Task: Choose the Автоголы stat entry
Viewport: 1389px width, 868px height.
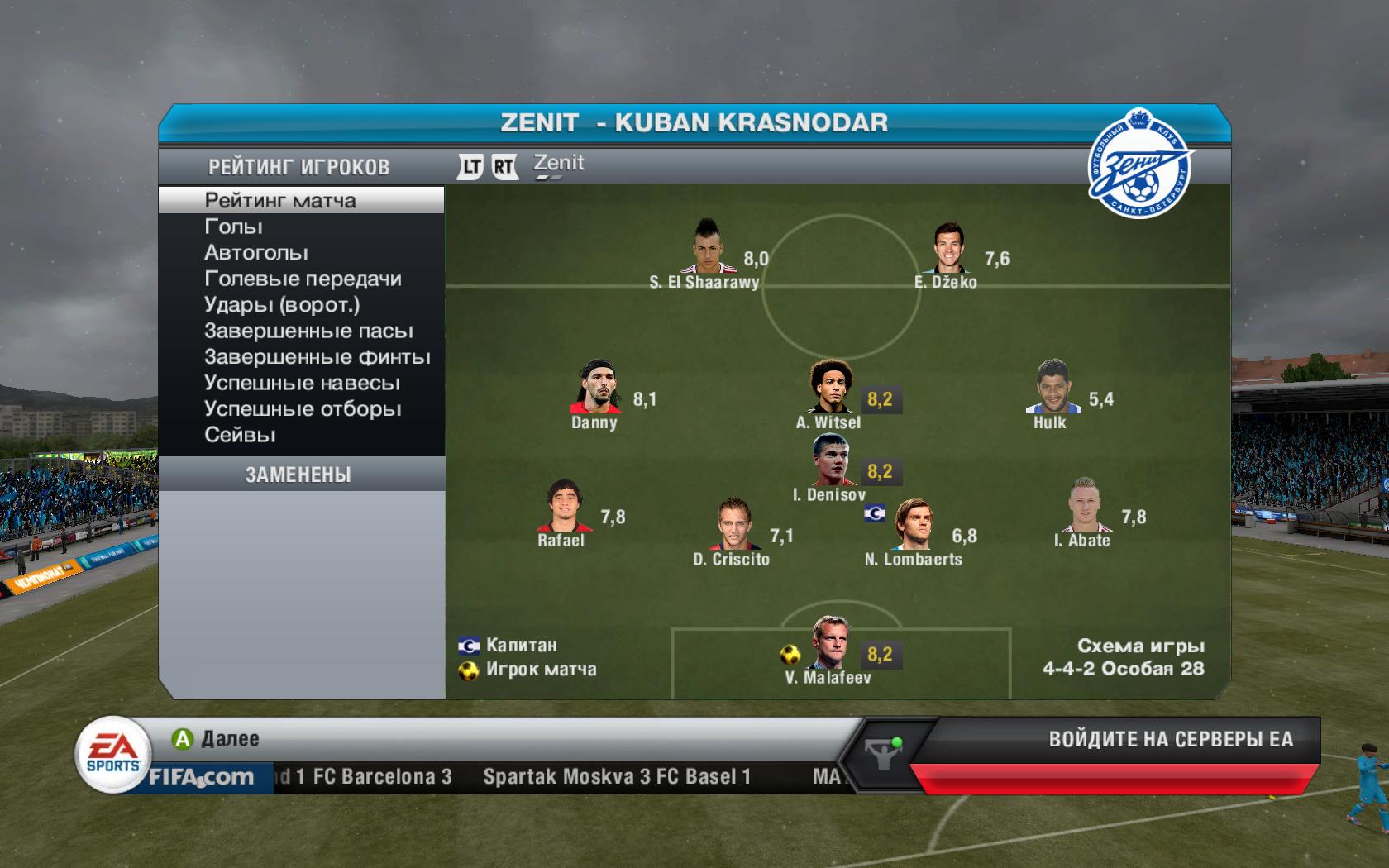Action: click(256, 253)
